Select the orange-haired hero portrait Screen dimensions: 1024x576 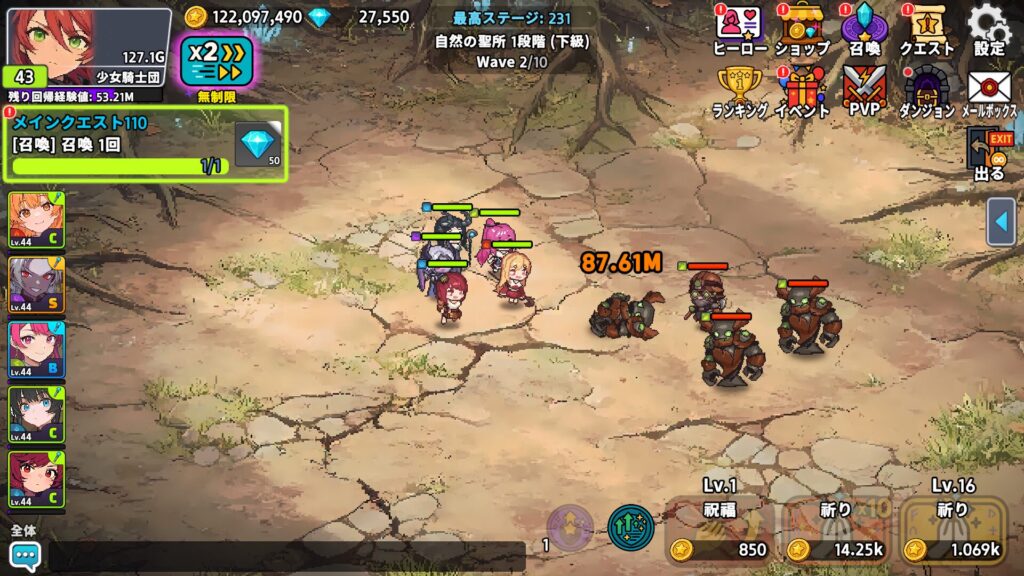36,219
